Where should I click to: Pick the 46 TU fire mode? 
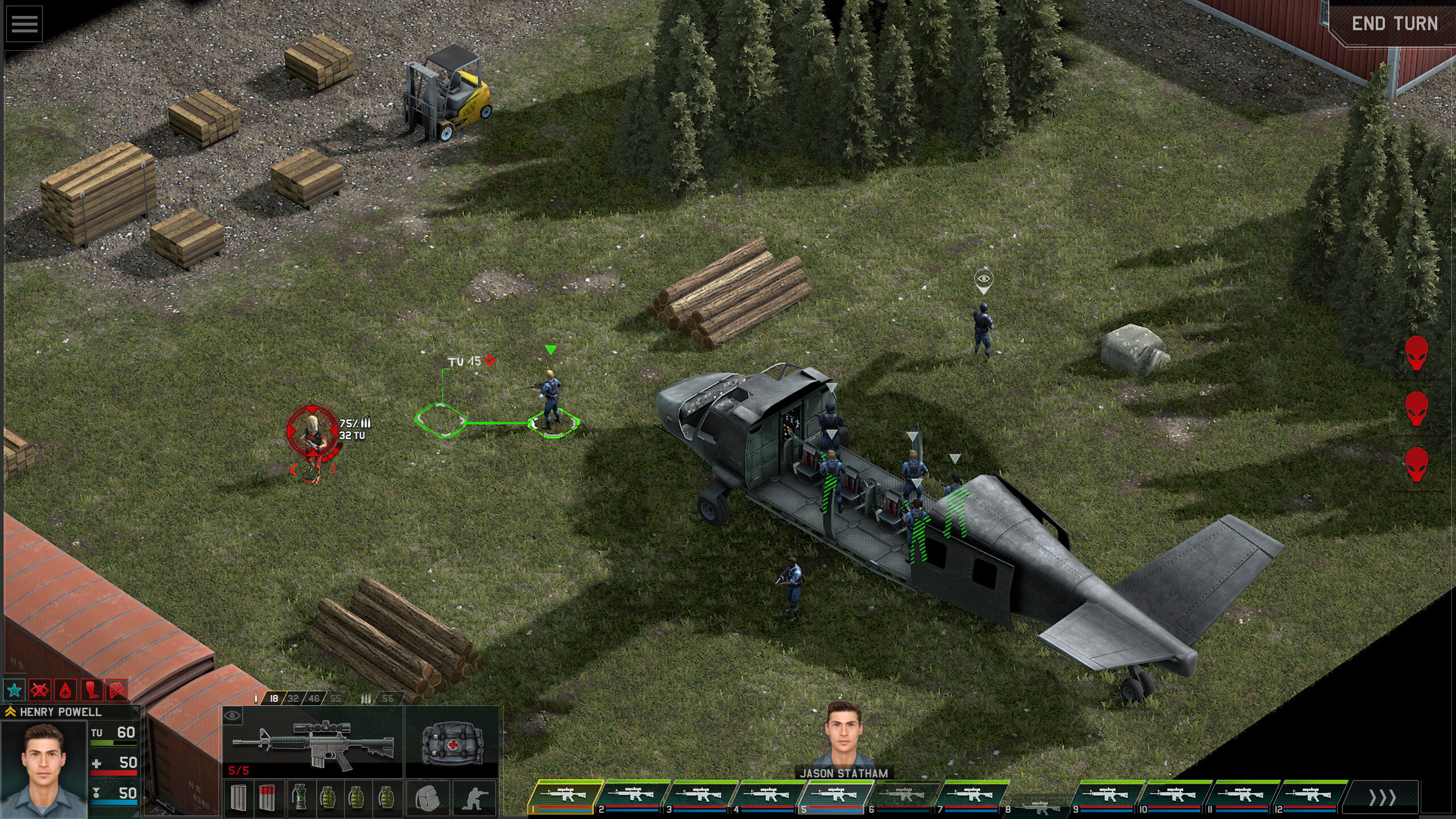click(314, 698)
